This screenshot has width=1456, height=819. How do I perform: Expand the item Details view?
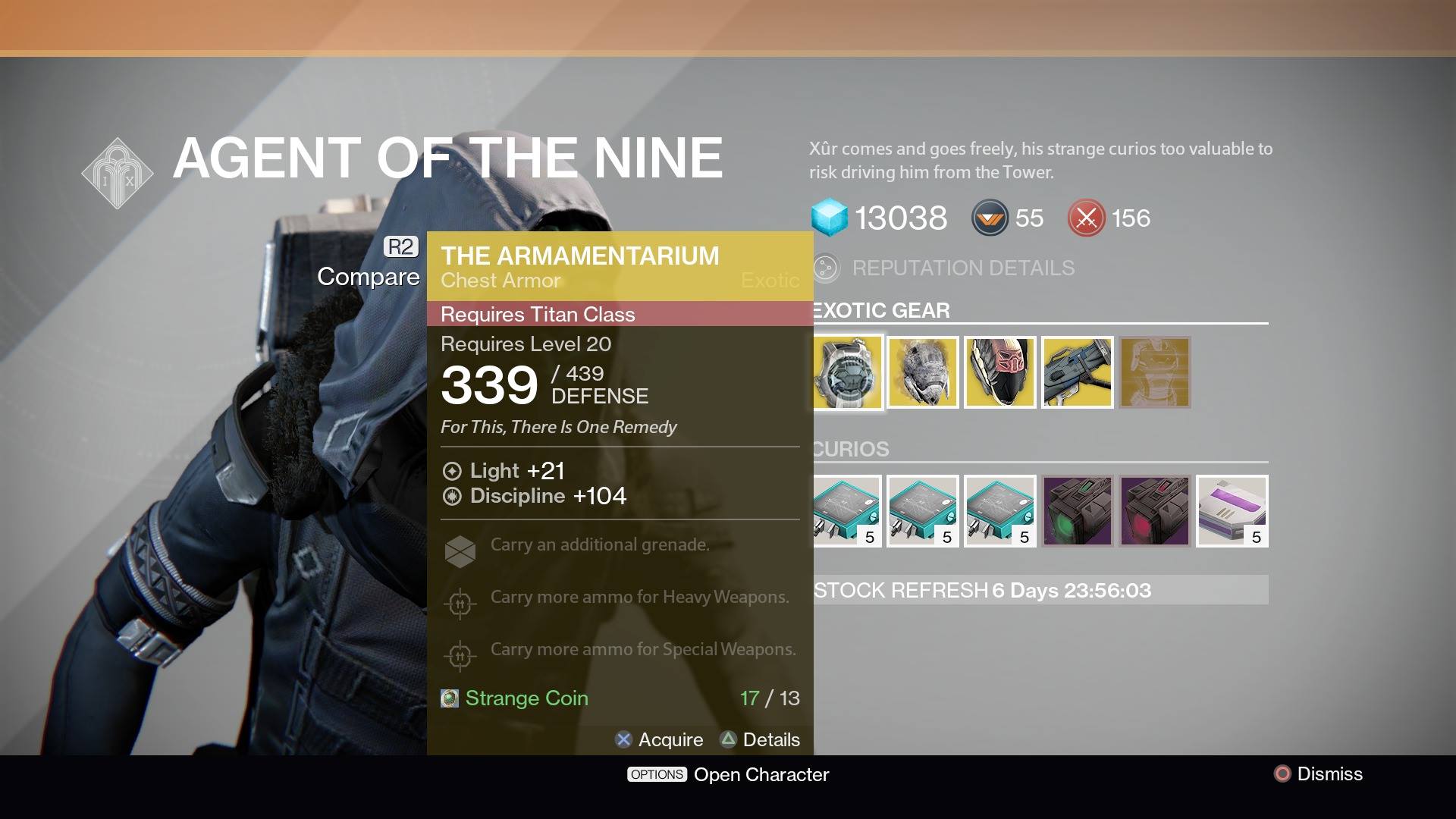click(761, 739)
